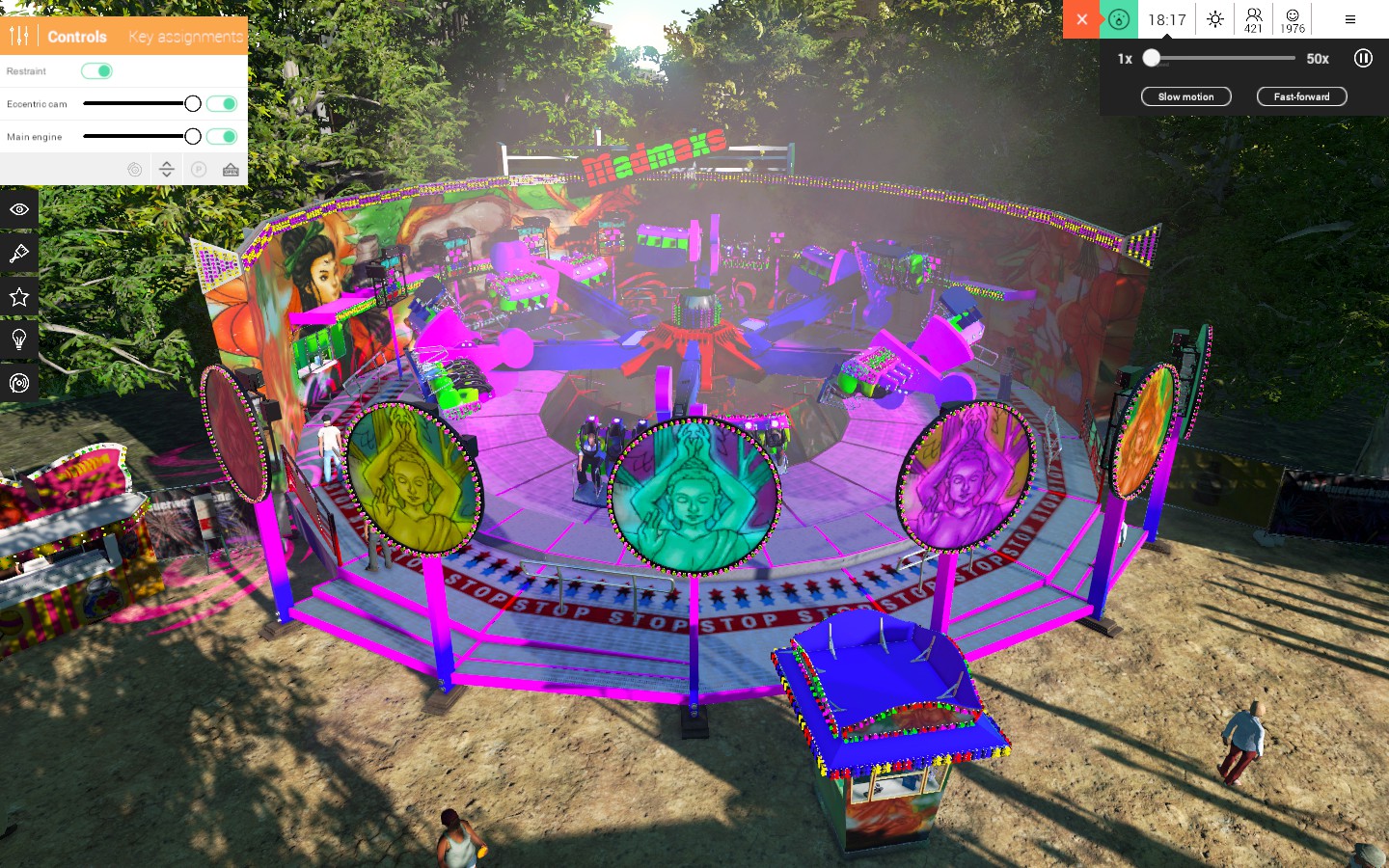Disable the Restraint toggle

[97, 70]
